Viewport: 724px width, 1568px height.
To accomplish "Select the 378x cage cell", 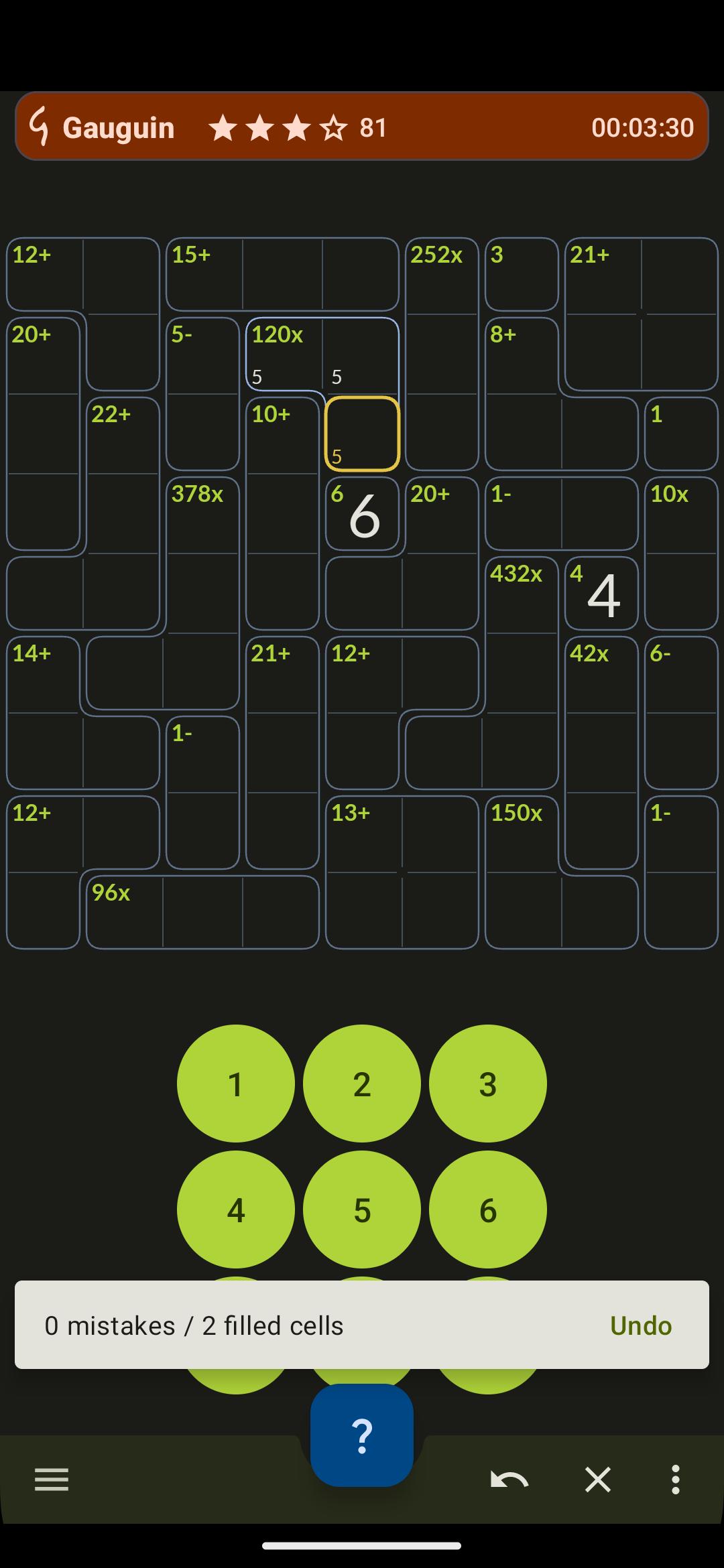I will [202, 515].
